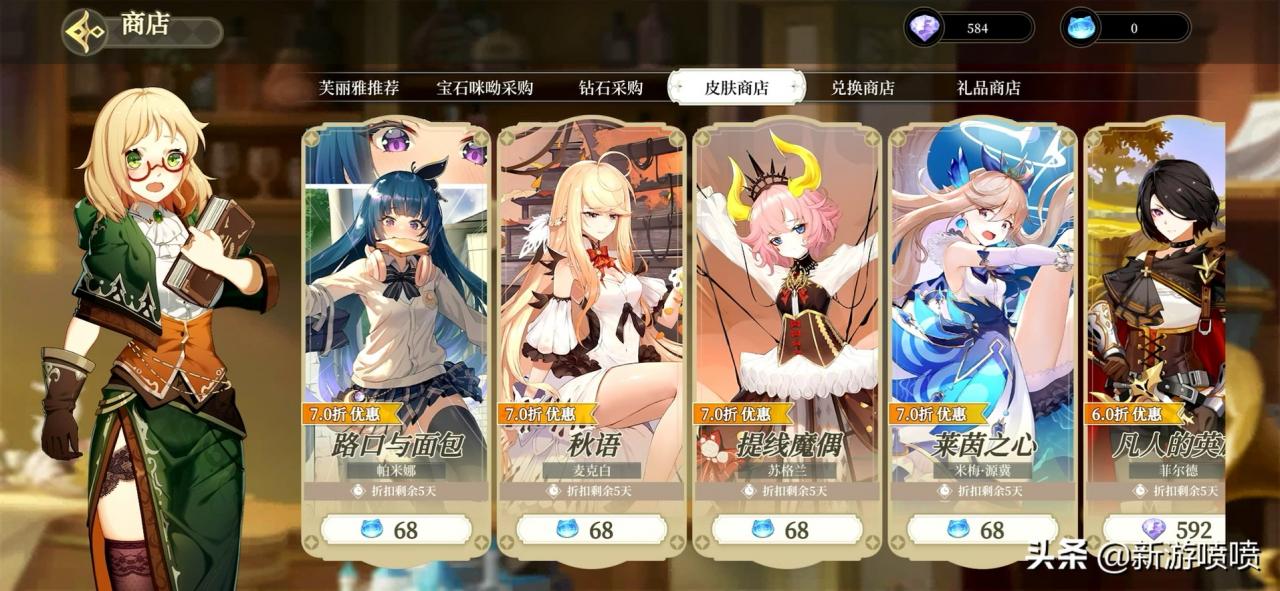Image resolution: width=1280 pixels, height=591 pixels.
Task: Switch to the 芙丽雅推荐 tab
Action: click(x=358, y=88)
